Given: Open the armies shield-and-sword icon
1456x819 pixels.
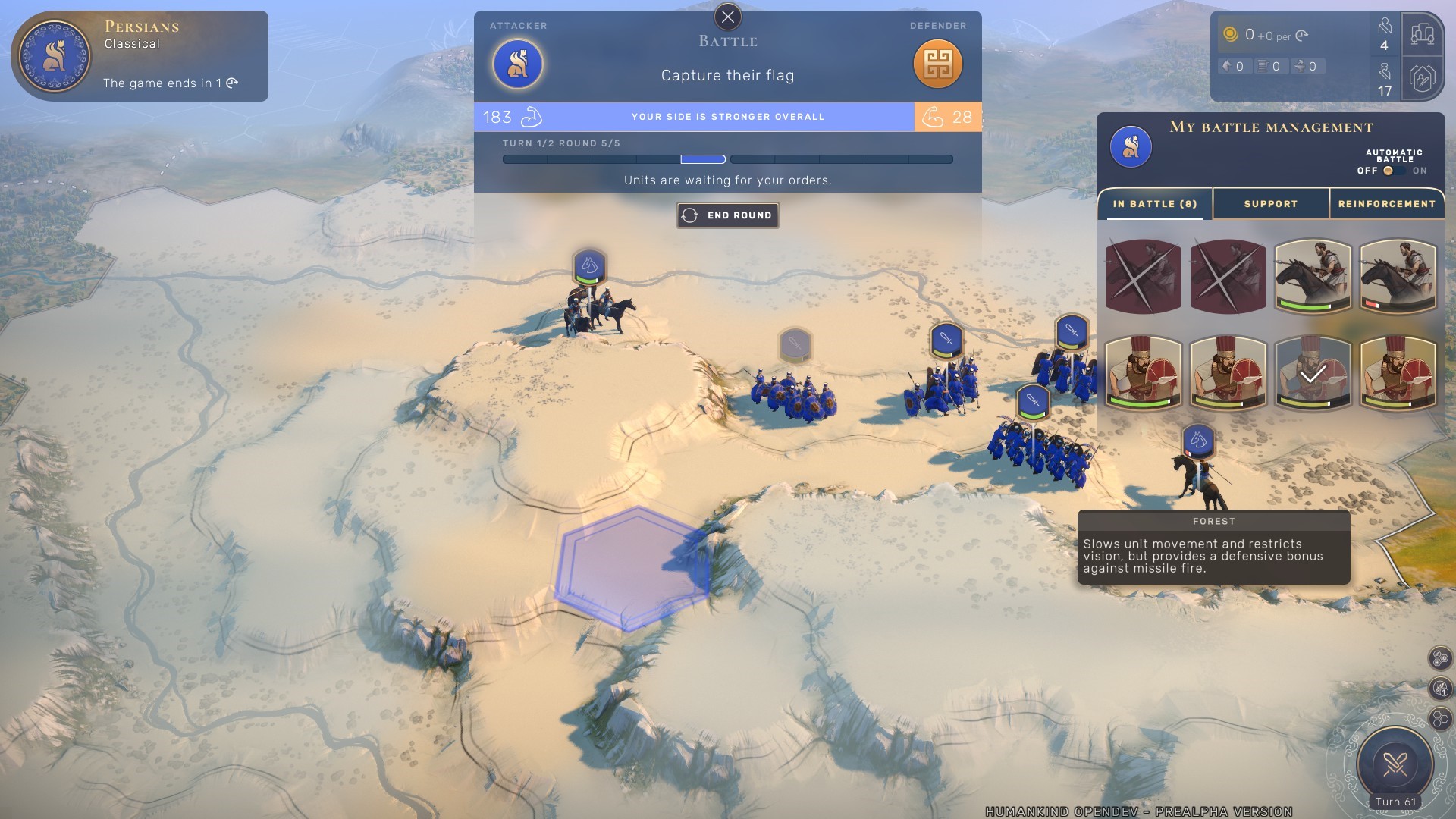Looking at the screenshot, I should click(1422, 78).
